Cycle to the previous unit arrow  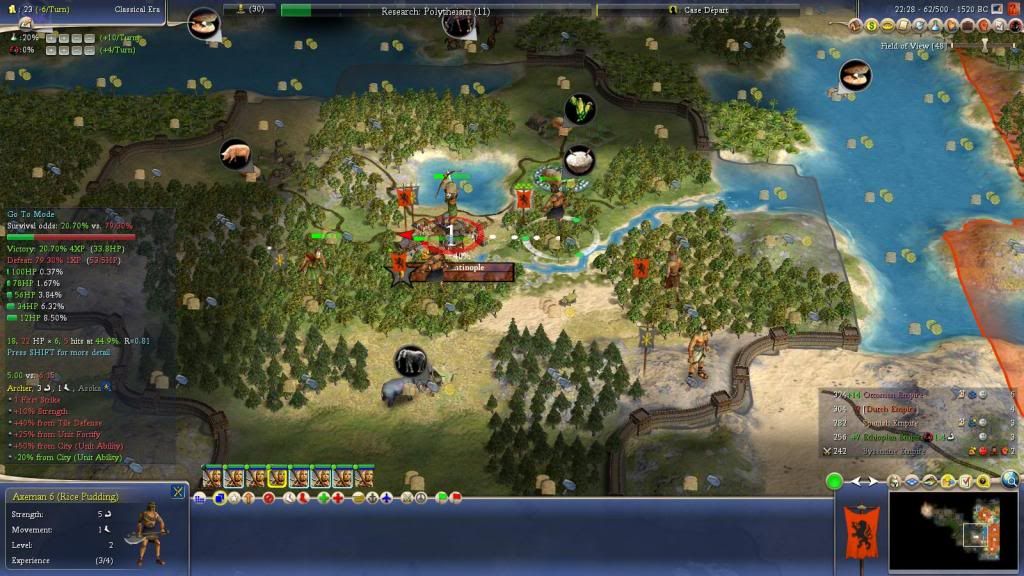856,482
